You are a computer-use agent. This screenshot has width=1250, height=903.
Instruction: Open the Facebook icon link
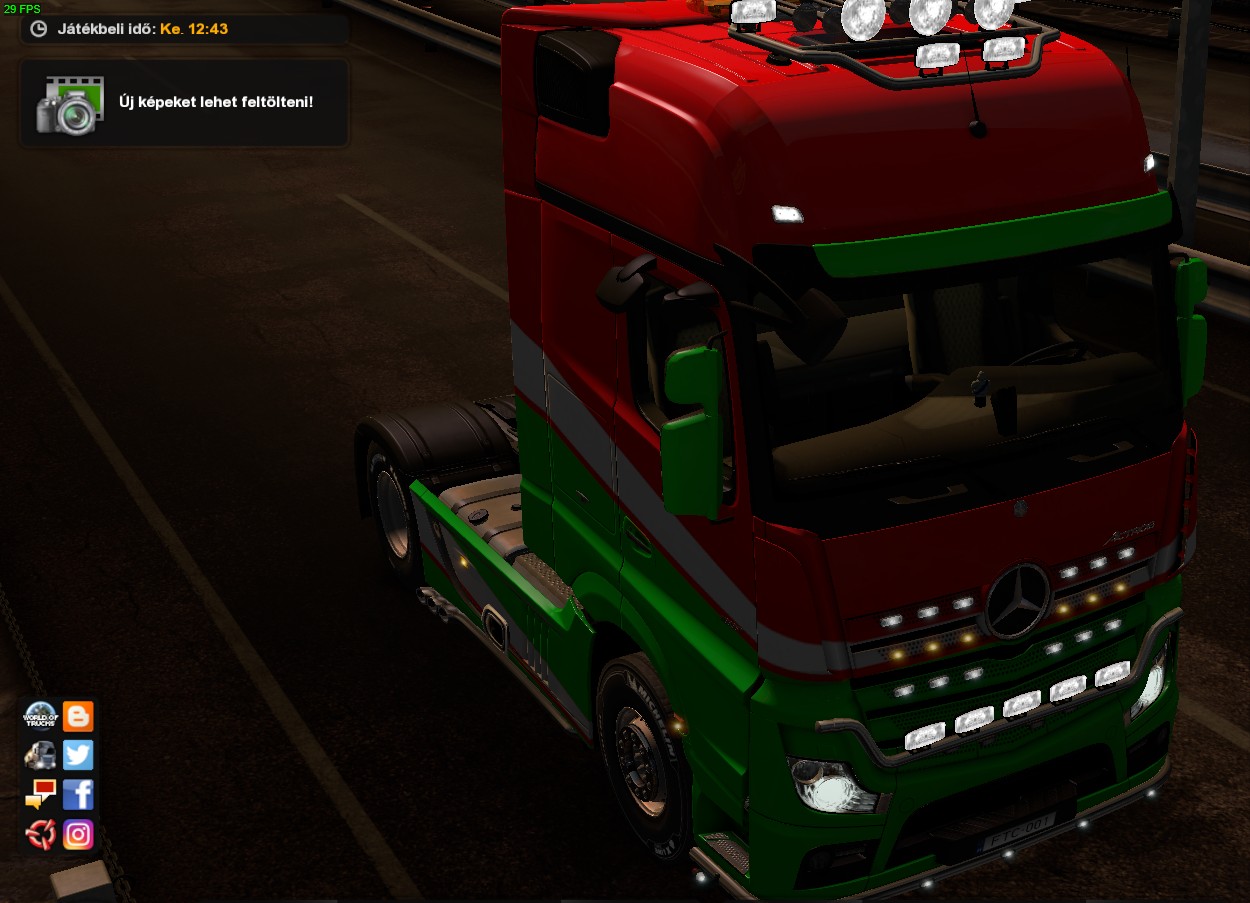(78, 794)
